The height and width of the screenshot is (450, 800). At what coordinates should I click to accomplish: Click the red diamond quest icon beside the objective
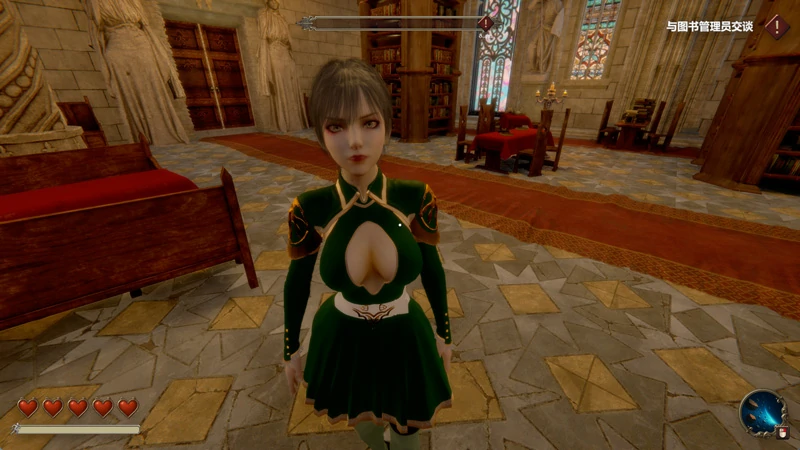tap(777, 27)
